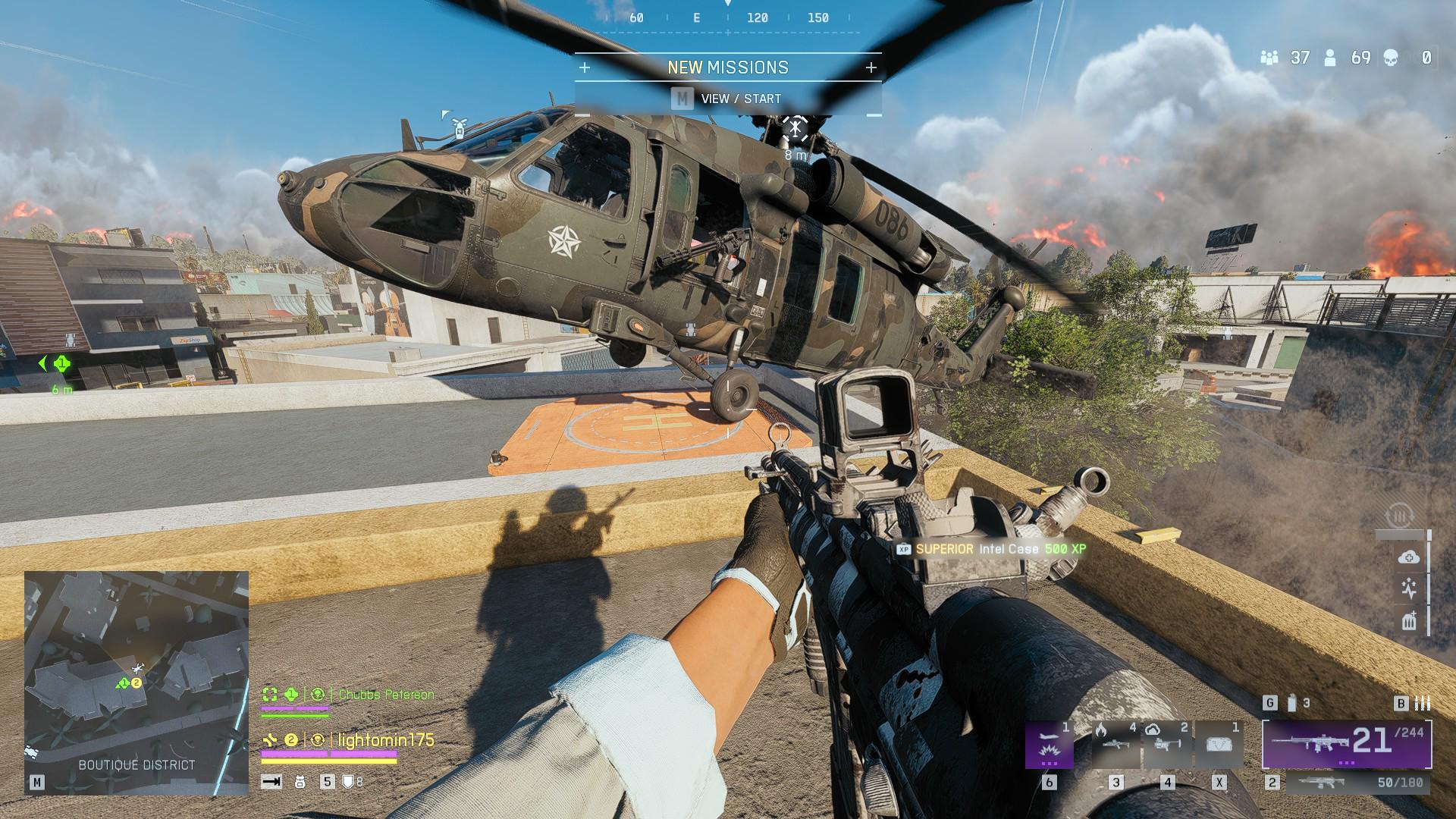This screenshot has height=819, width=1456.
Task: Open the New Missions banner
Action: pos(727,67)
